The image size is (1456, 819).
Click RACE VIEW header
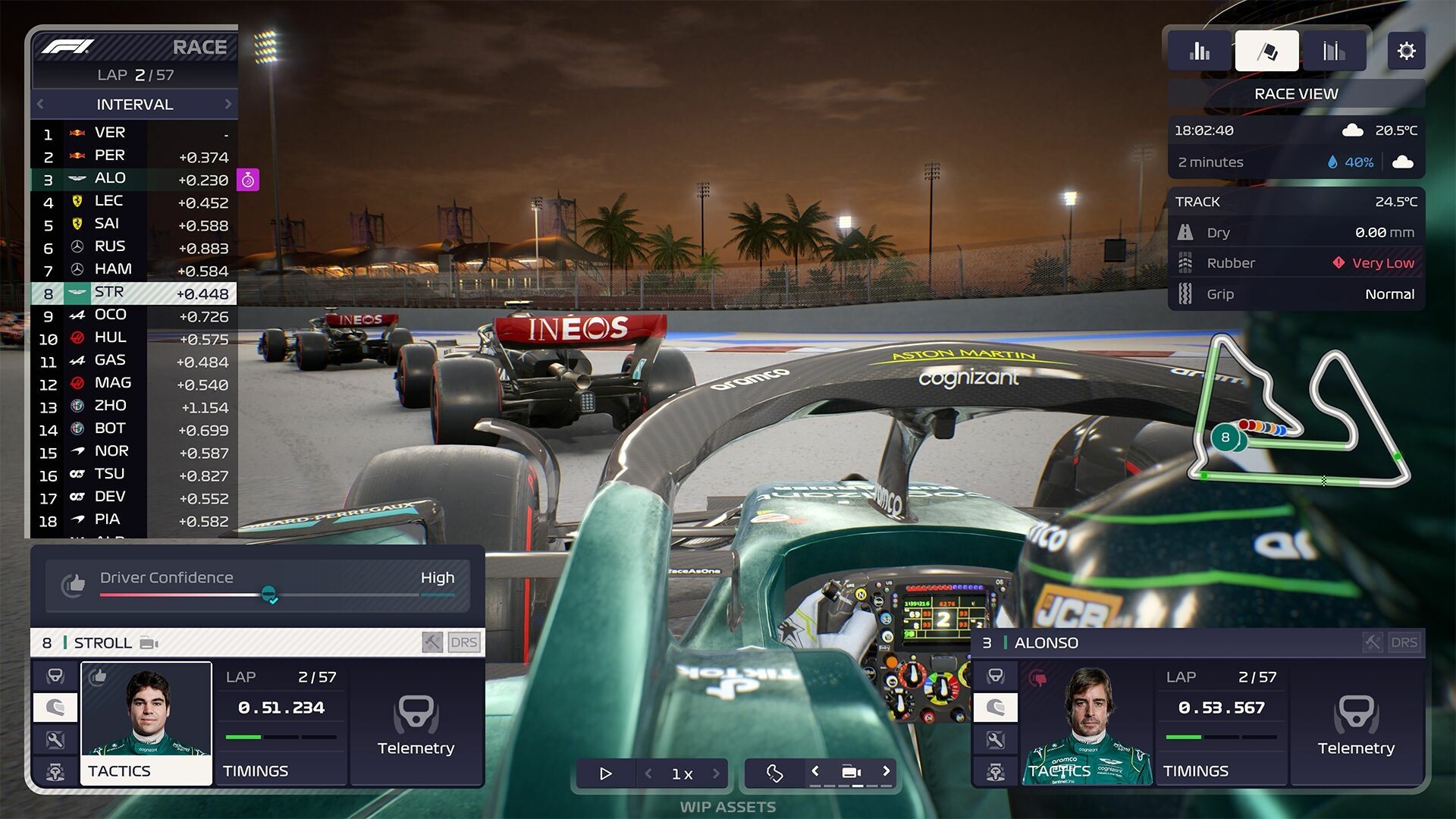1295,93
